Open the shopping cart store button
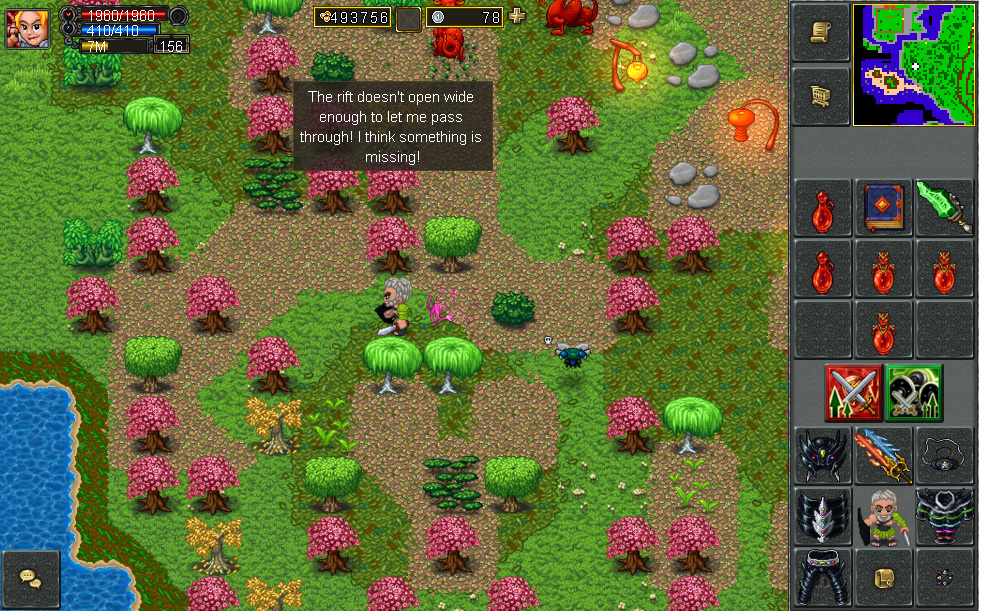 [x=821, y=95]
